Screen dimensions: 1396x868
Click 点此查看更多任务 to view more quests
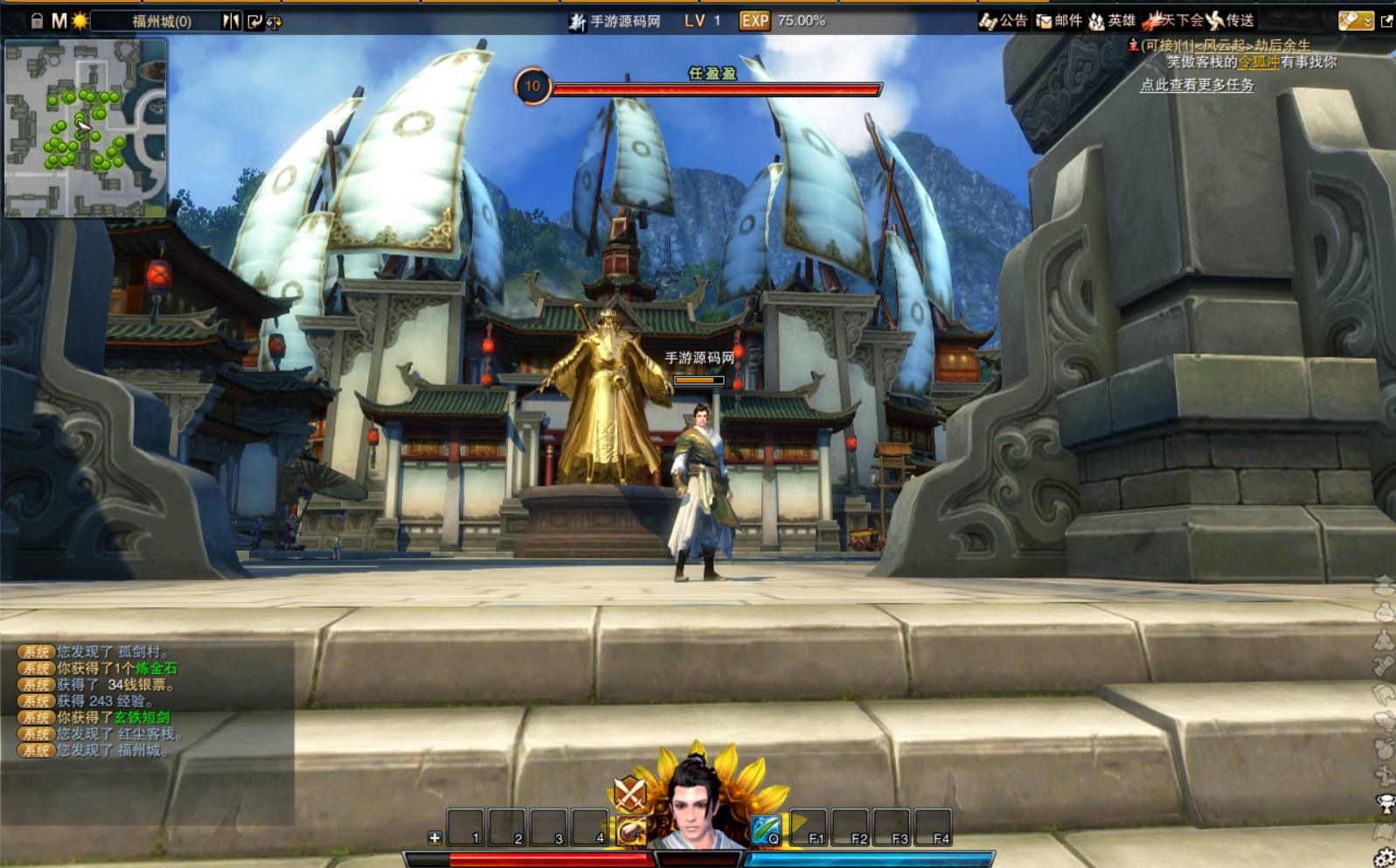[1197, 86]
